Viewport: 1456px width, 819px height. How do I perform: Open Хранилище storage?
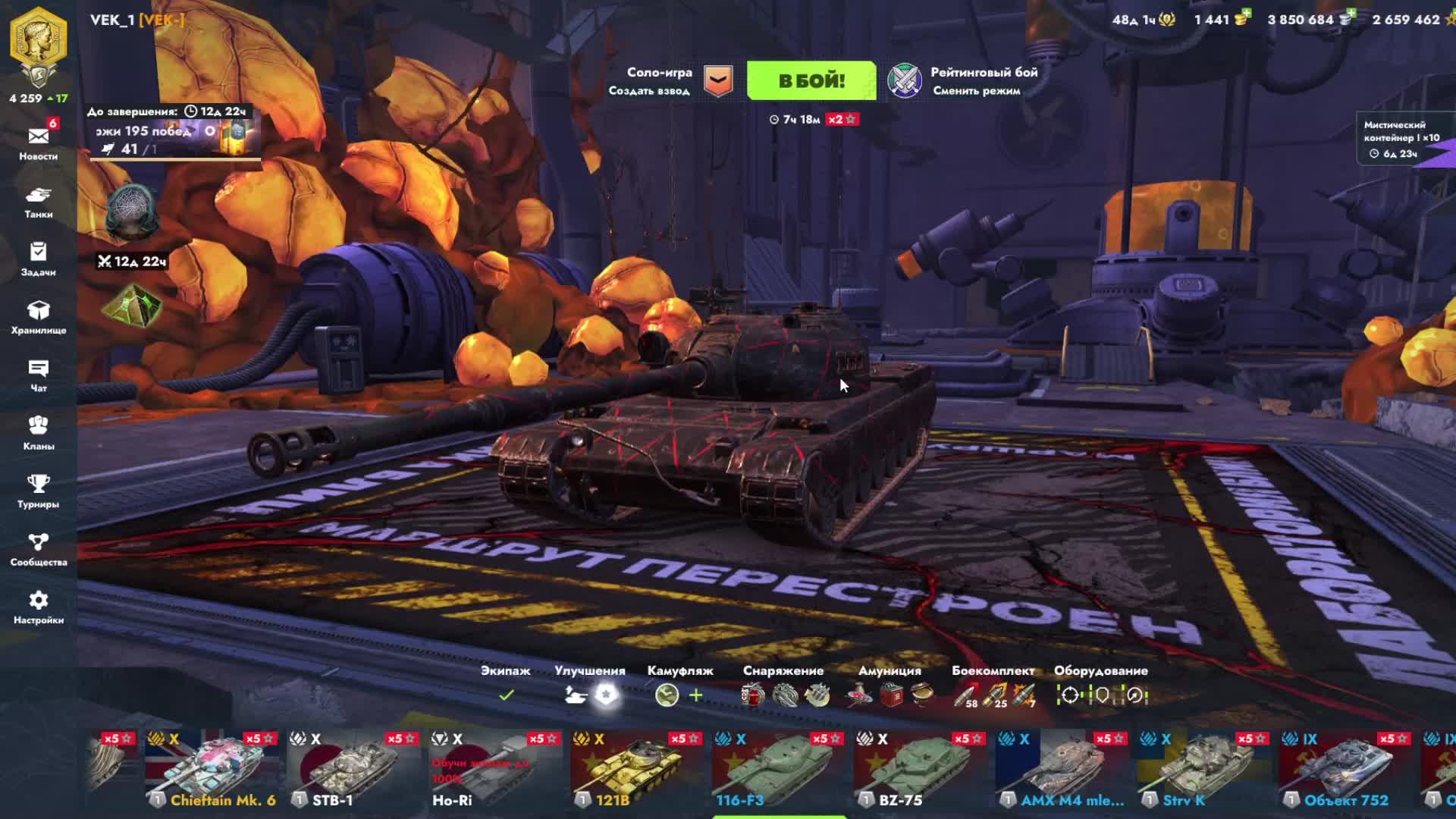click(38, 317)
